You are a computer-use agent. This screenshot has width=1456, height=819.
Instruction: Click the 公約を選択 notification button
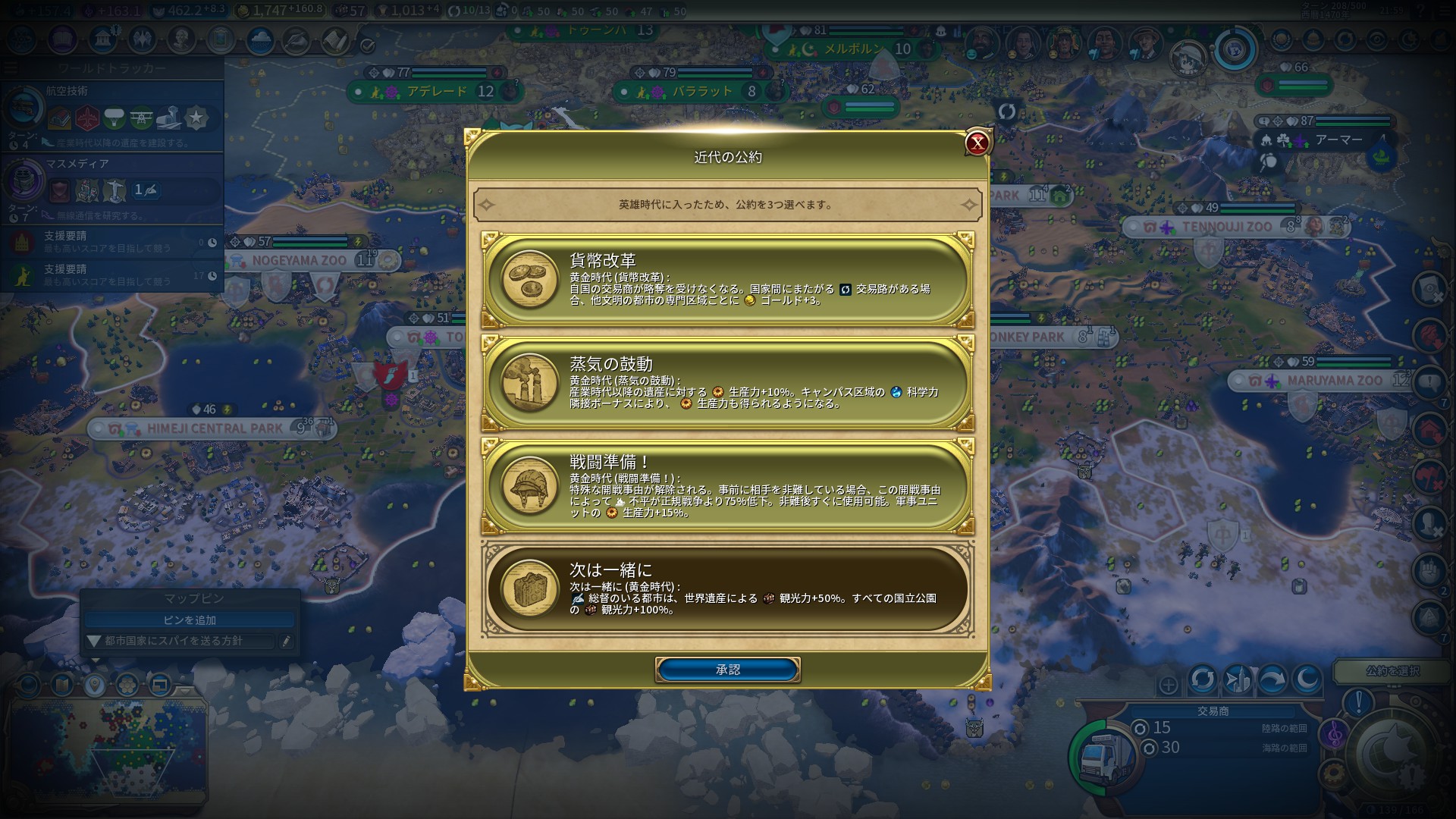[1392, 671]
